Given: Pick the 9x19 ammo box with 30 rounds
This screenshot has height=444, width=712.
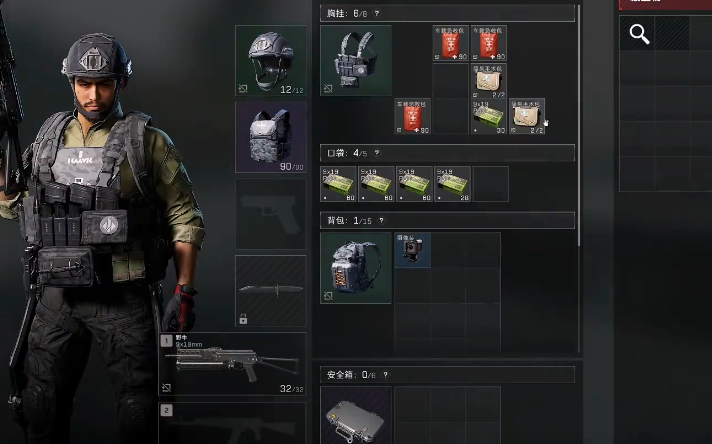Looking at the screenshot, I should coord(489,117).
